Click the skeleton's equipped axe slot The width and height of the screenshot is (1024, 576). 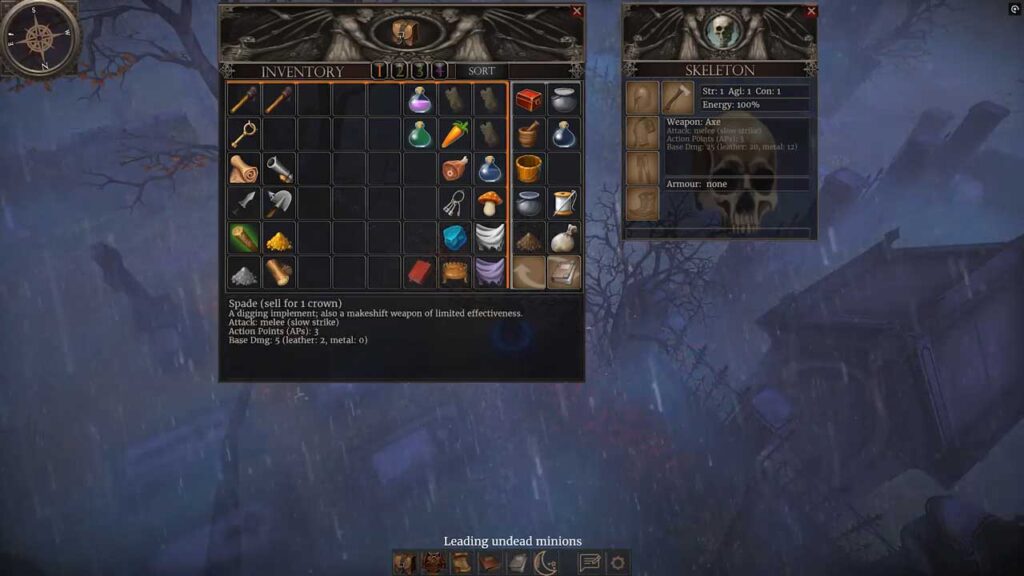tap(677, 98)
